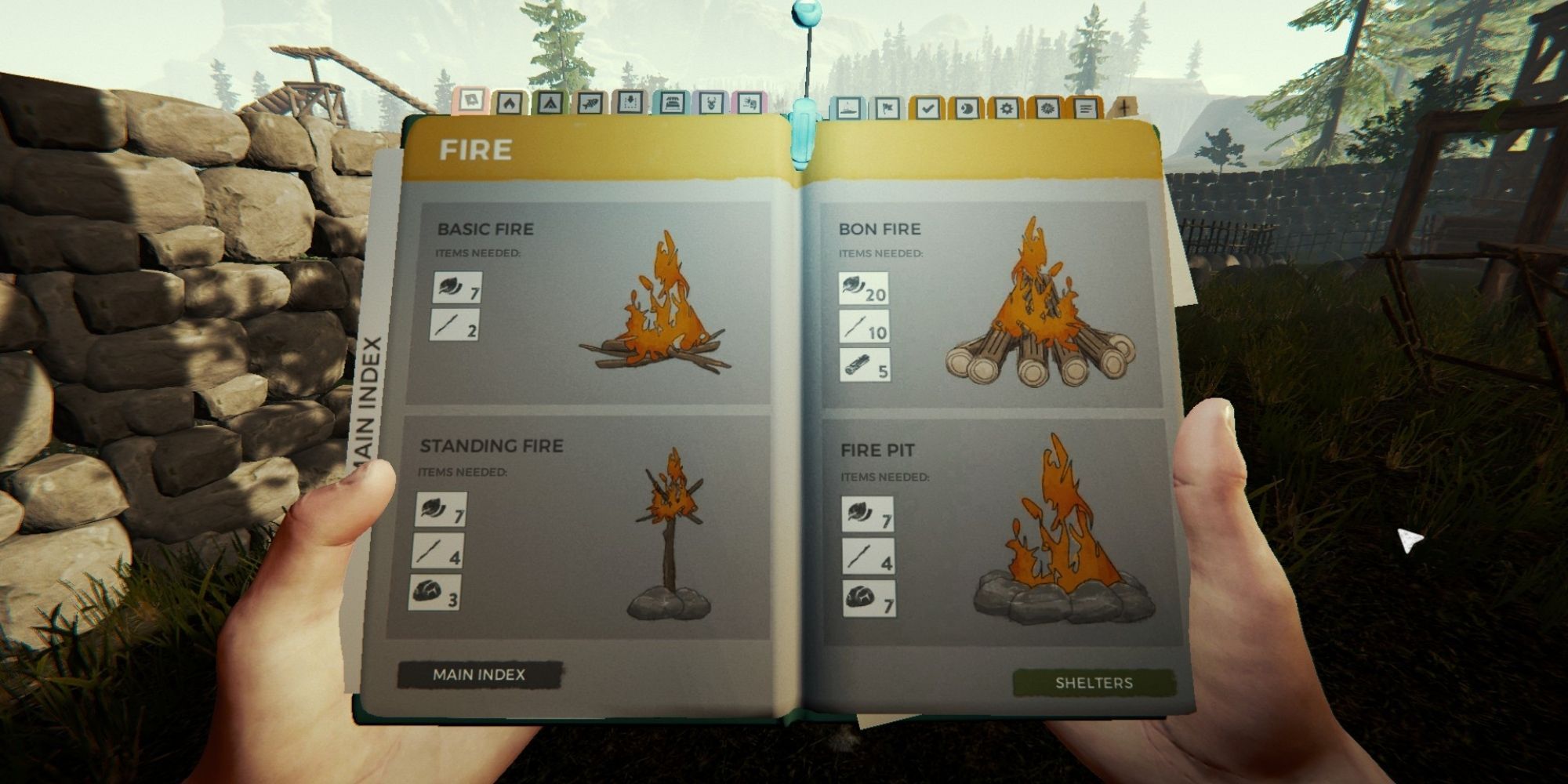
Task: Open the Storage tab with down-arrow icon
Action: point(630,103)
